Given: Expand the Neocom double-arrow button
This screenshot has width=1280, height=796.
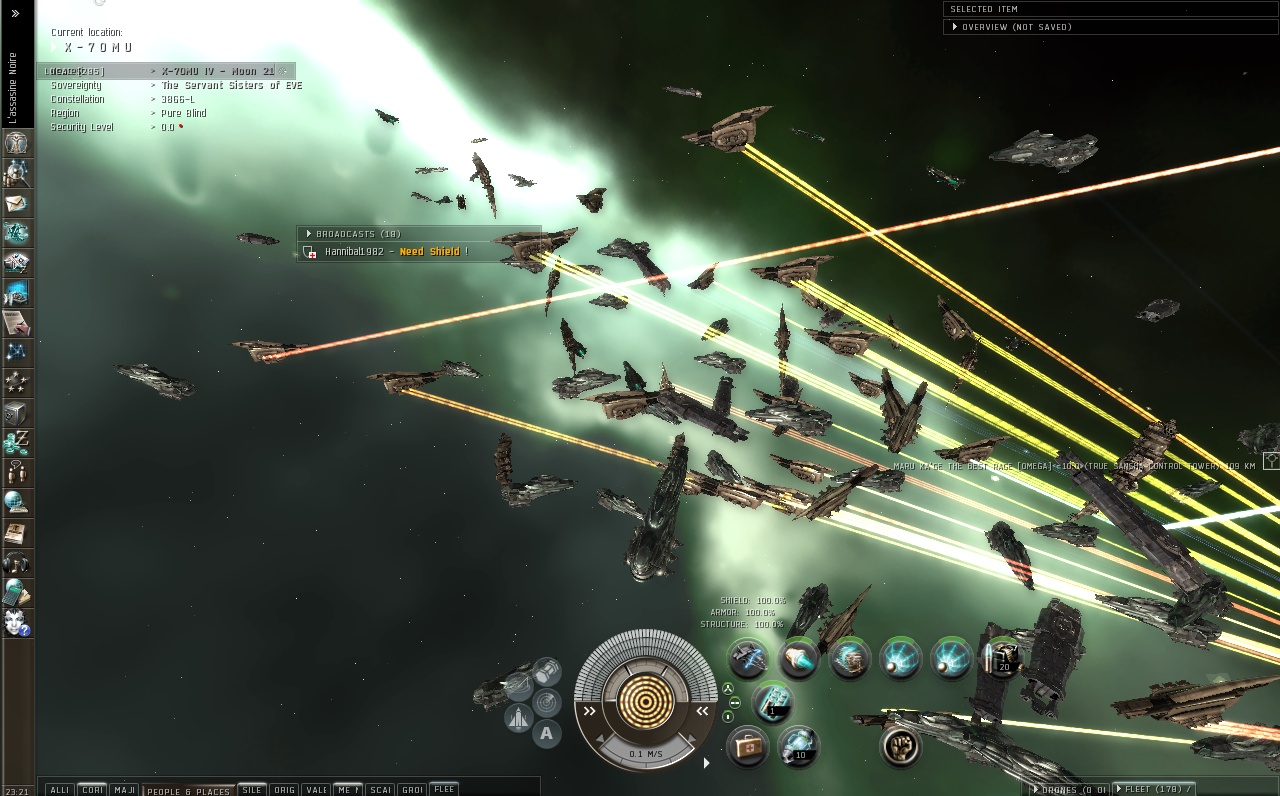Looking at the screenshot, I should [15, 14].
